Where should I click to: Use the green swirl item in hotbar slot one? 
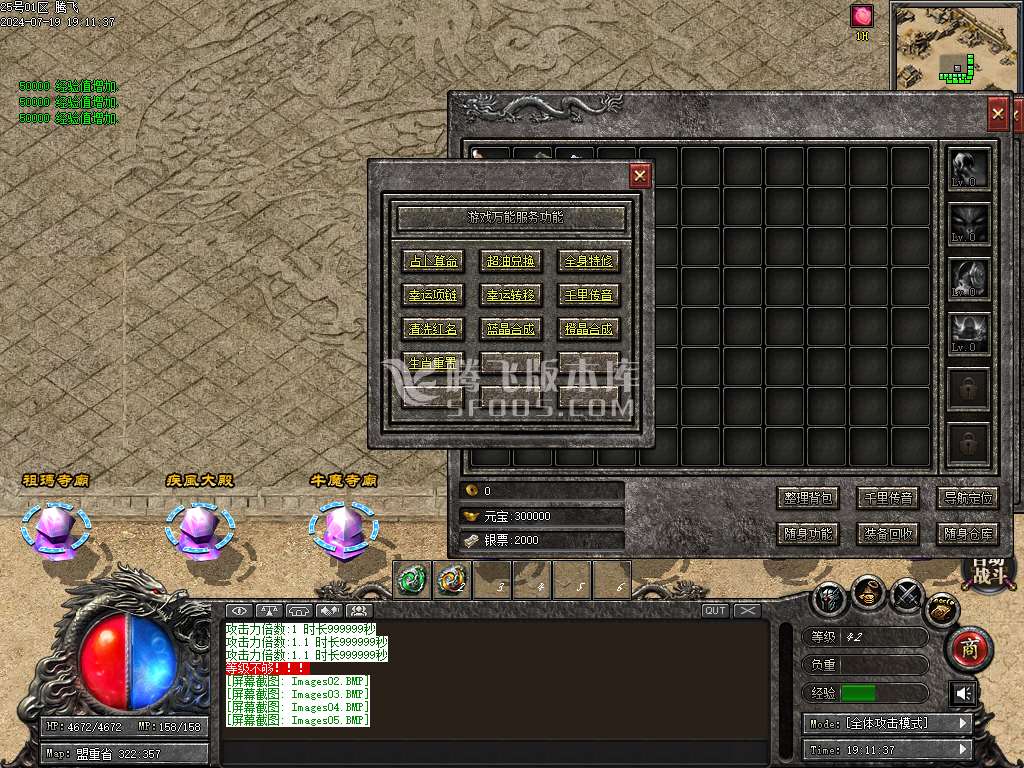coord(413,579)
